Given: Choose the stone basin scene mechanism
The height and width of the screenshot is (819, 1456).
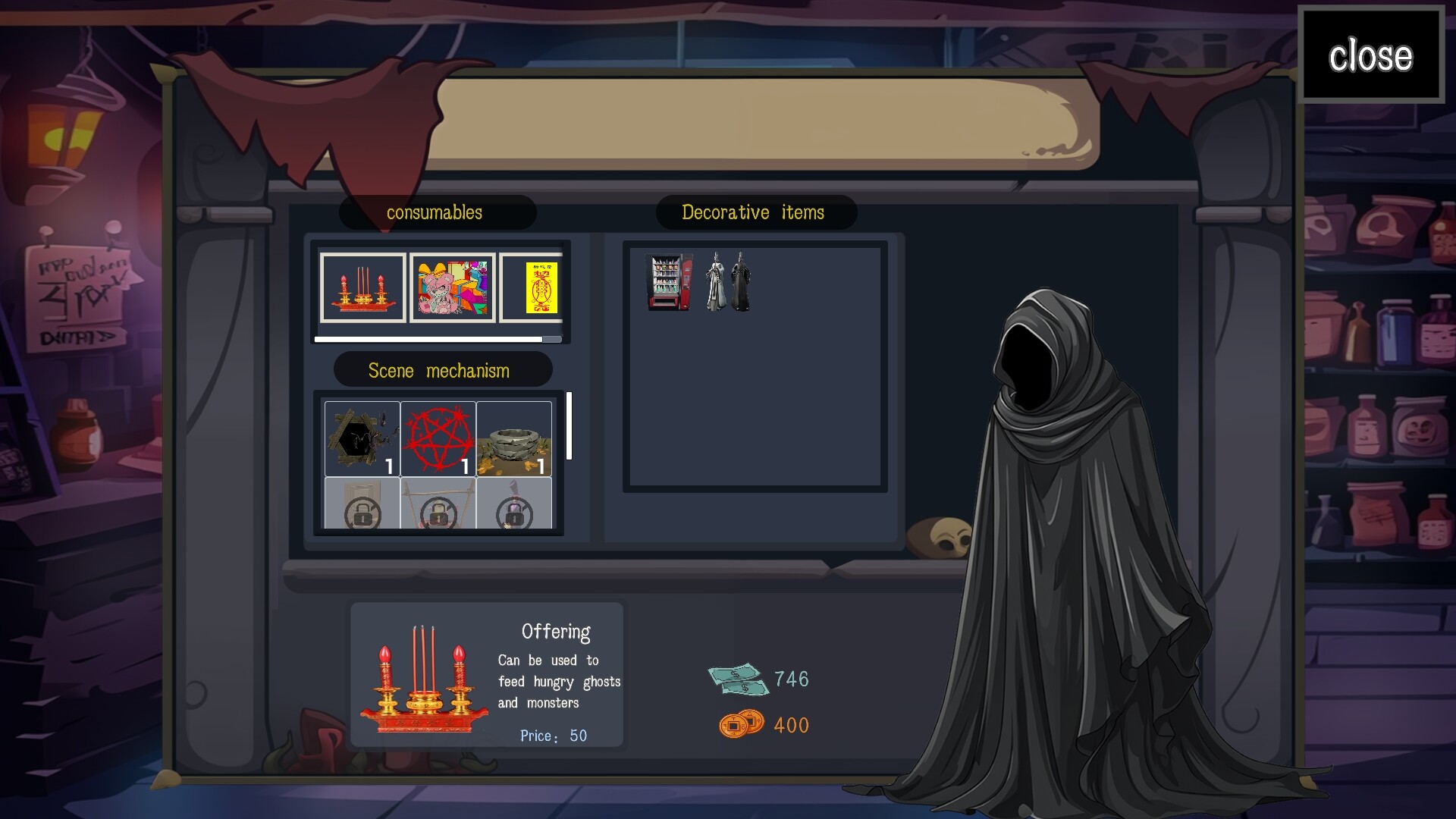Looking at the screenshot, I should pyautogui.click(x=515, y=438).
